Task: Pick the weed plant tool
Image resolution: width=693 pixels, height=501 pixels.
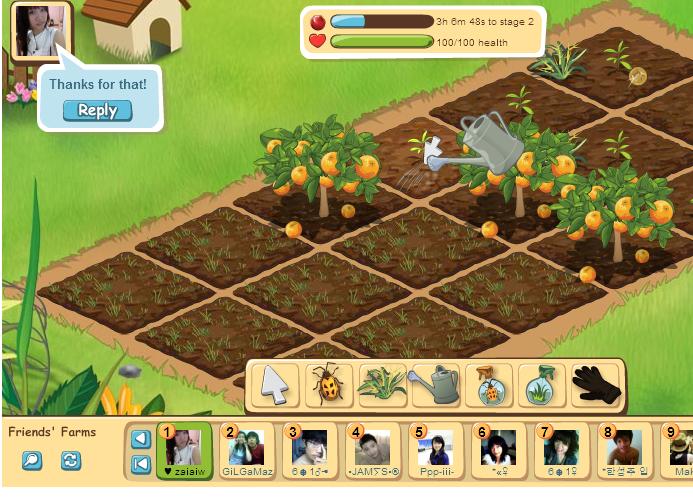Action: pos(381,384)
